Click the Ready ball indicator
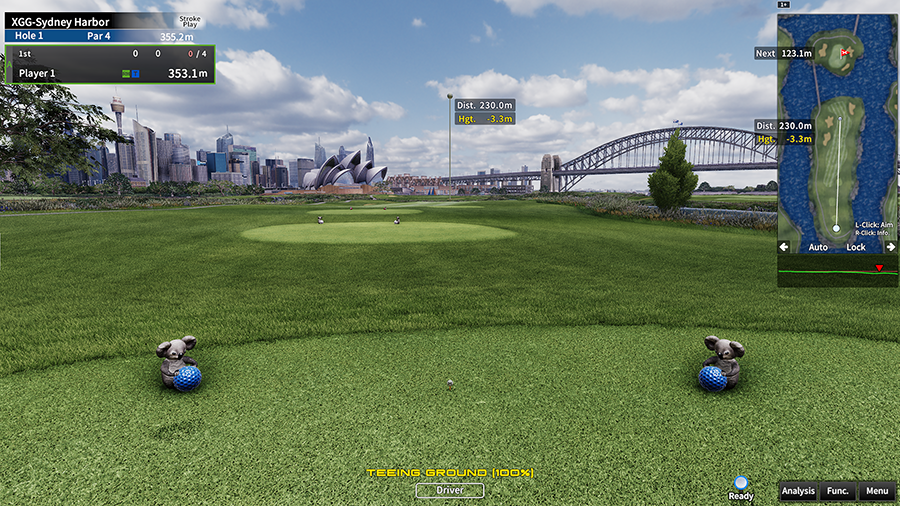The width and height of the screenshot is (900, 506). [741, 484]
